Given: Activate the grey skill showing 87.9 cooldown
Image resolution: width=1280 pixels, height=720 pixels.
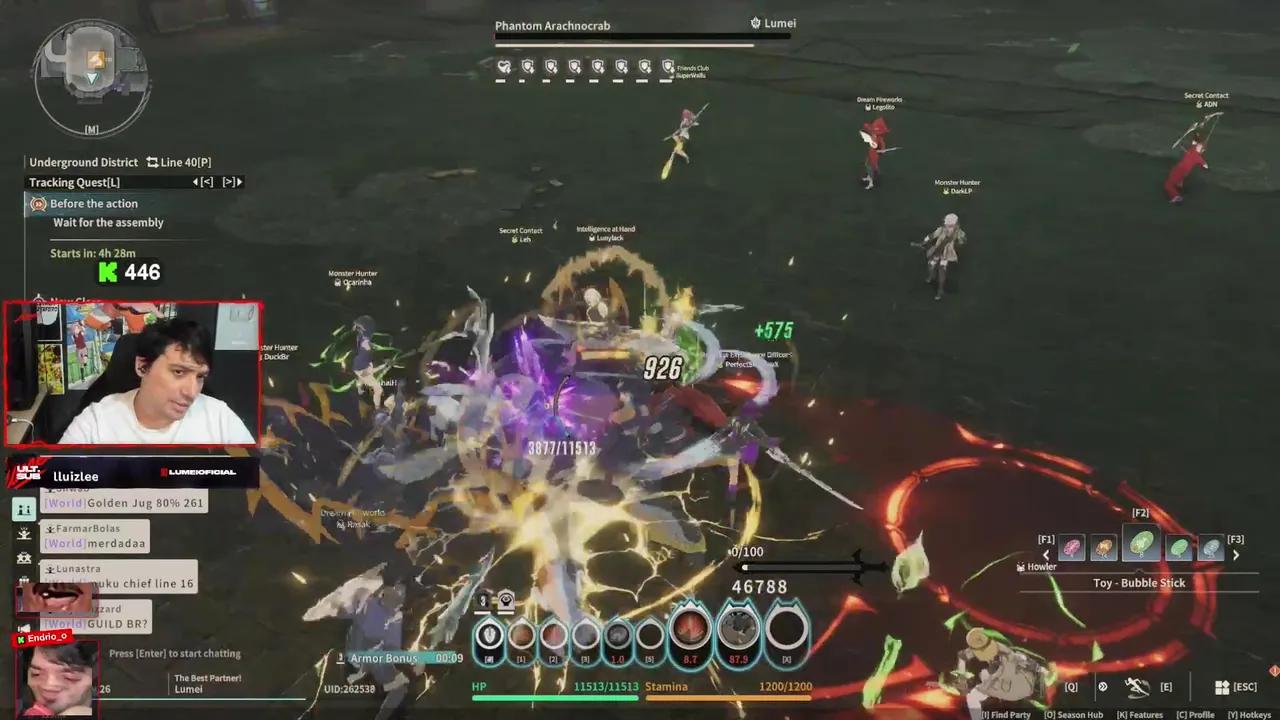Looking at the screenshot, I should (739, 630).
